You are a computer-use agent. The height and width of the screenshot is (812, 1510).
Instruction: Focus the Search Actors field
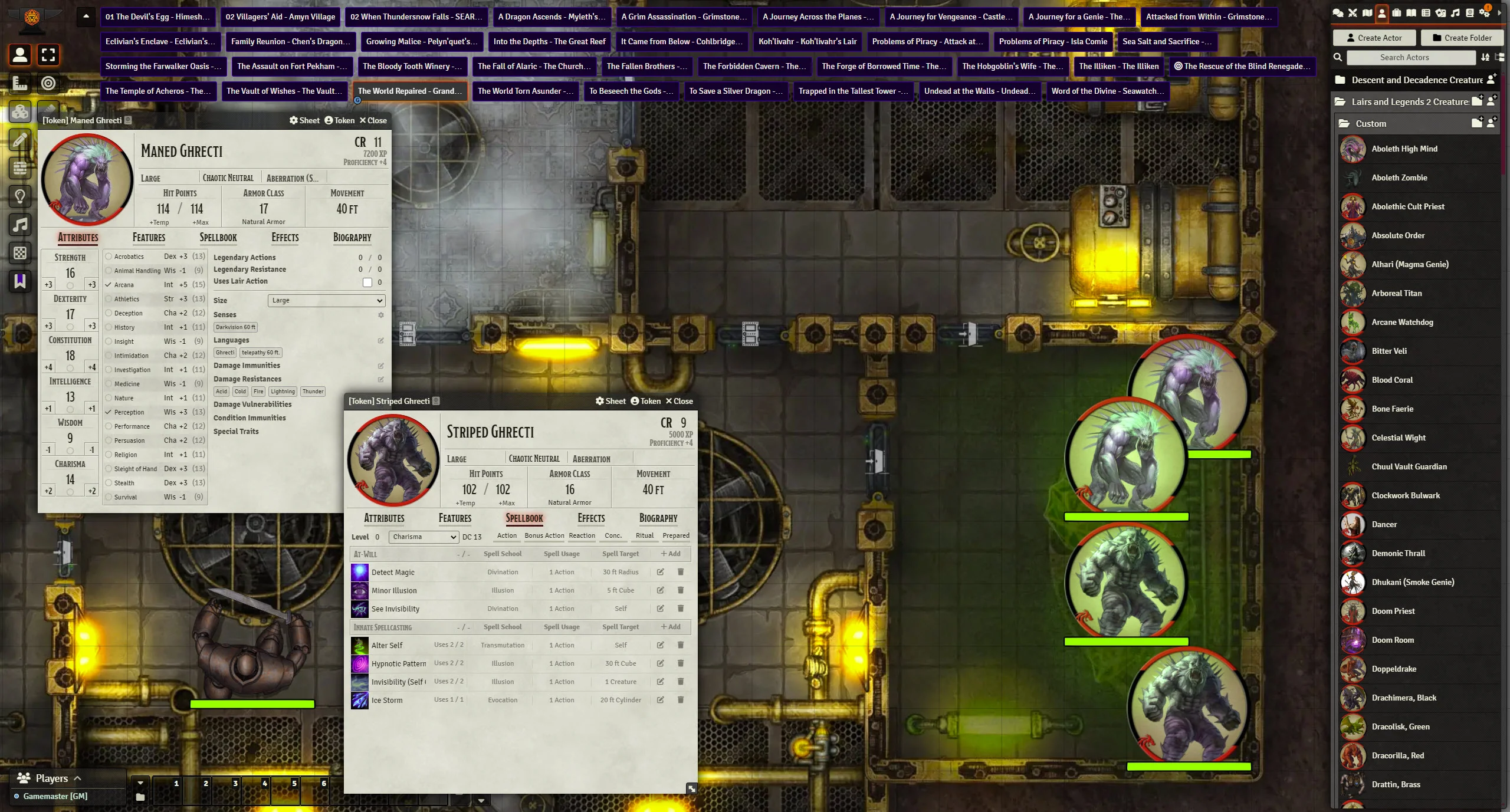pos(1410,57)
